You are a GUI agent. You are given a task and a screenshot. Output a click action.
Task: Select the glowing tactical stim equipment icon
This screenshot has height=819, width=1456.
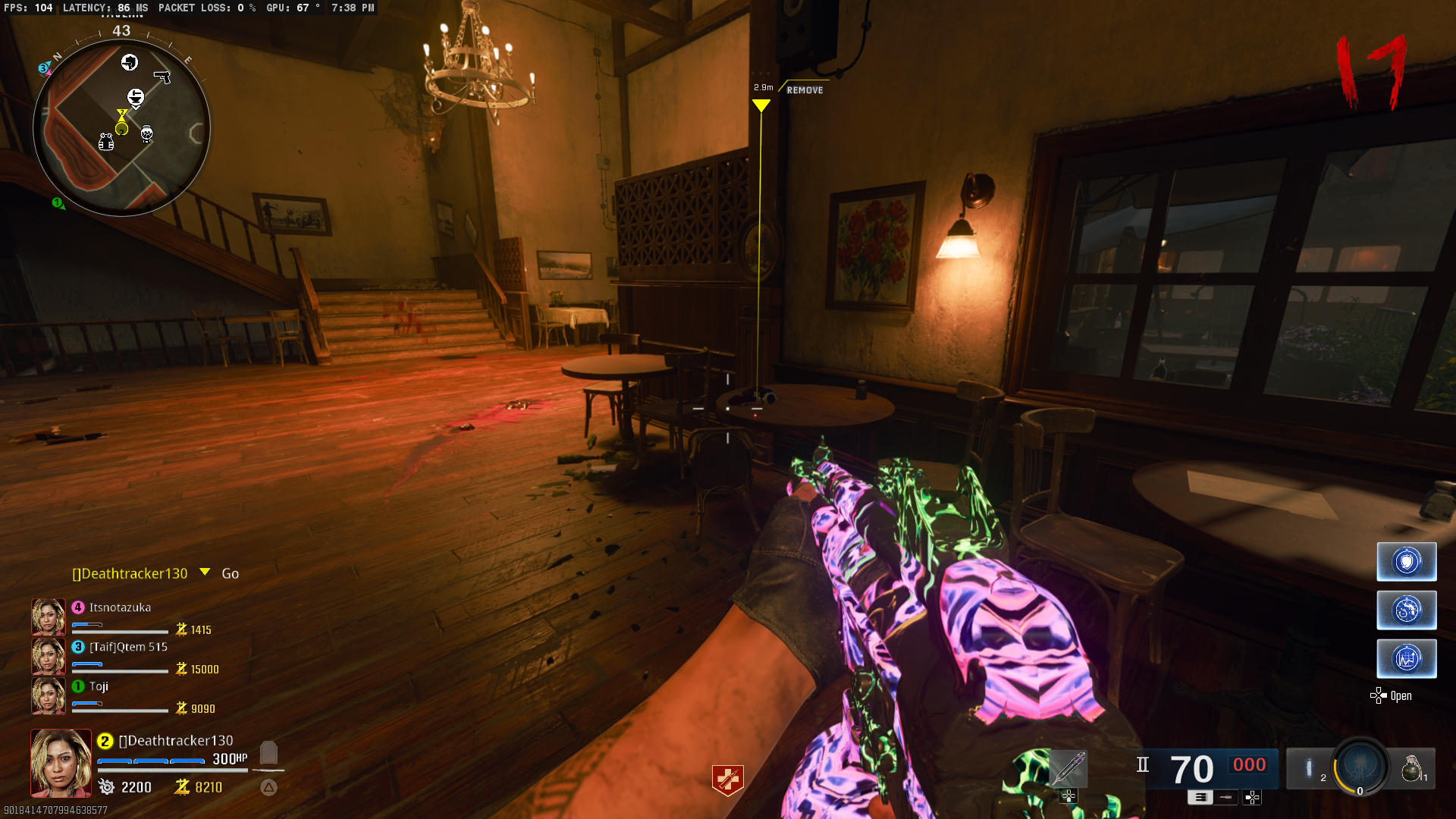(1310, 768)
